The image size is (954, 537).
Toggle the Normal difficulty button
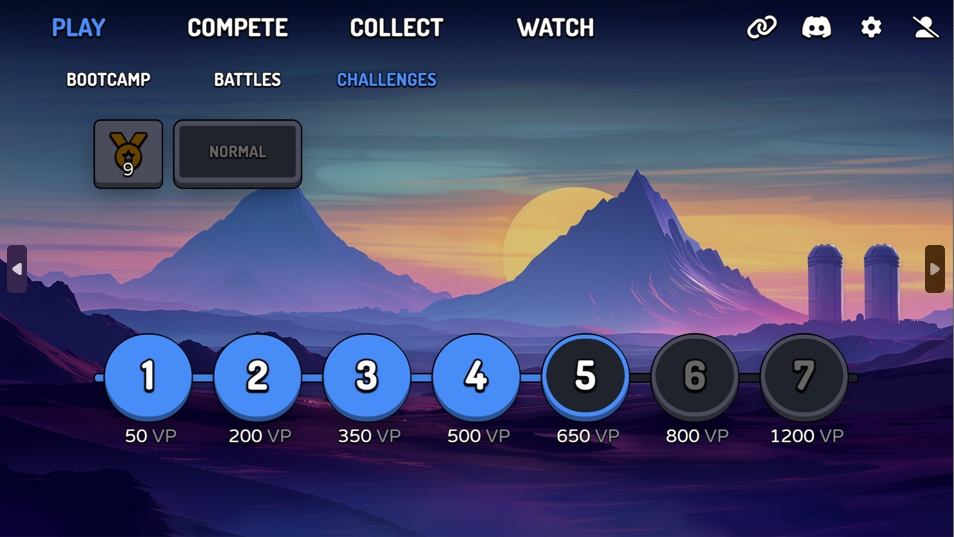pos(237,153)
